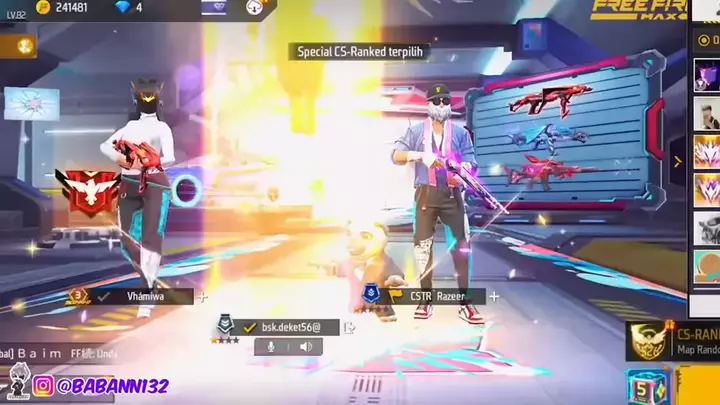Open the piggy bank icon in top bar
The width and height of the screenshot is (720, 405).
click(258, 7)
